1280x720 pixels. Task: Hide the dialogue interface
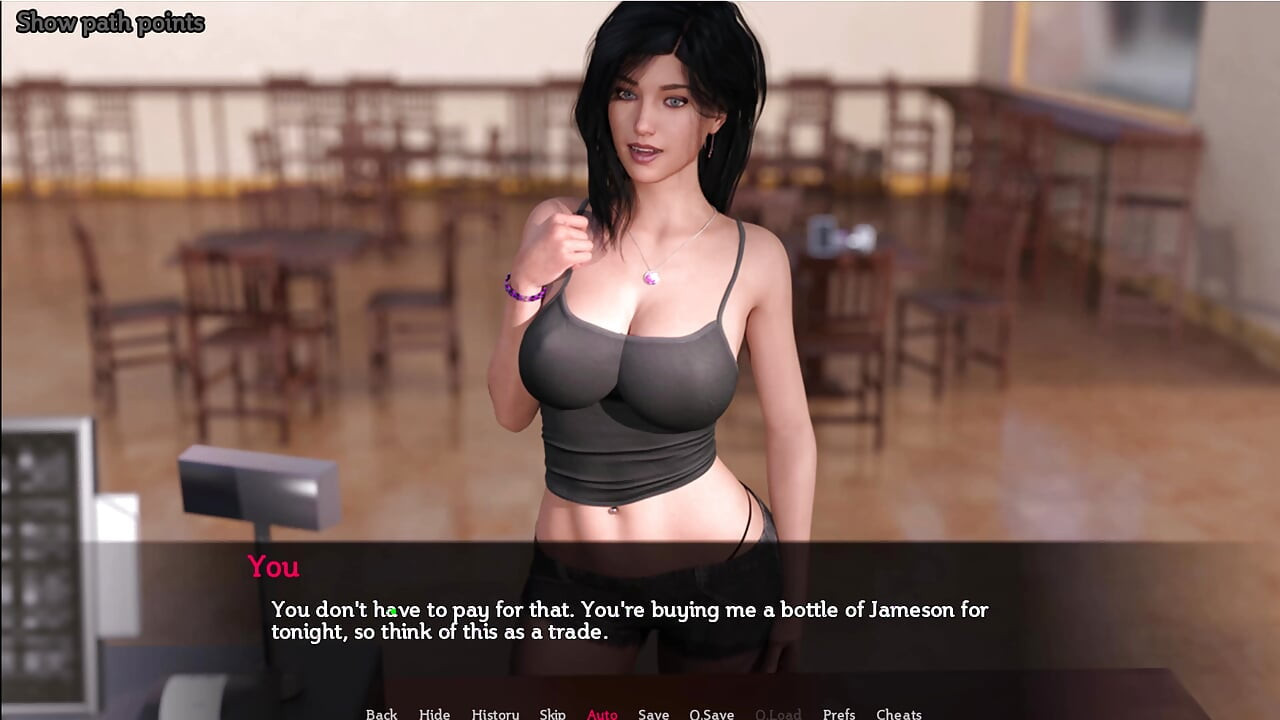434,713
